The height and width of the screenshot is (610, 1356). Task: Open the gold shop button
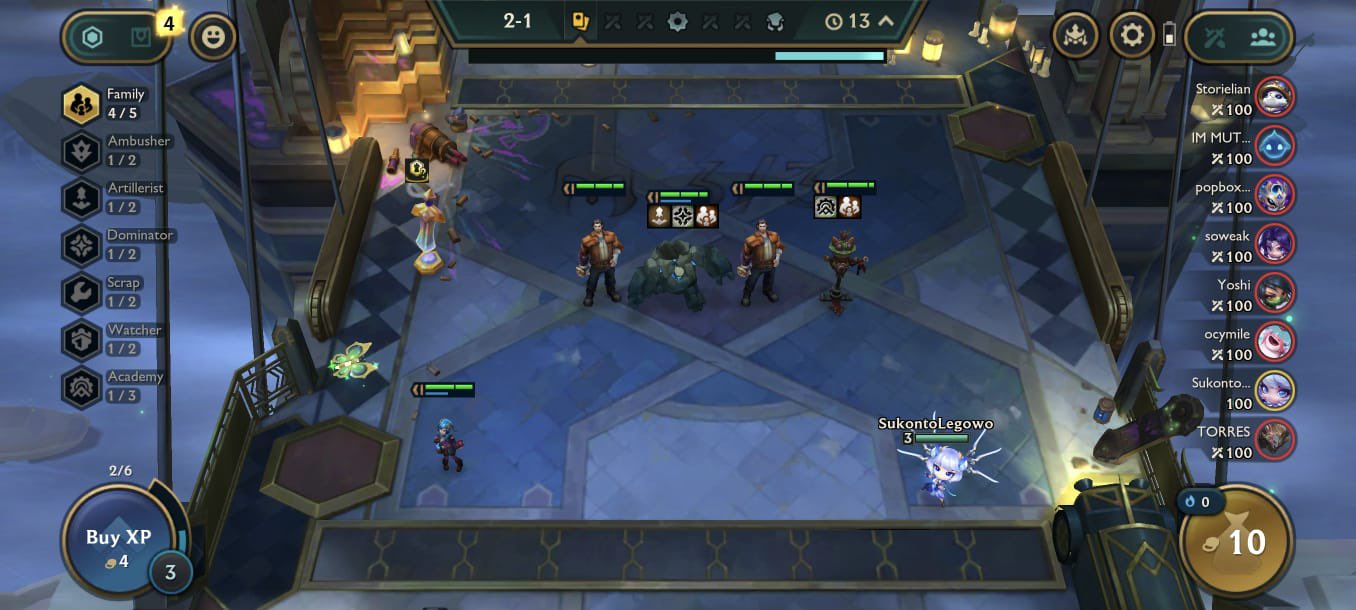pos(1236,543)
